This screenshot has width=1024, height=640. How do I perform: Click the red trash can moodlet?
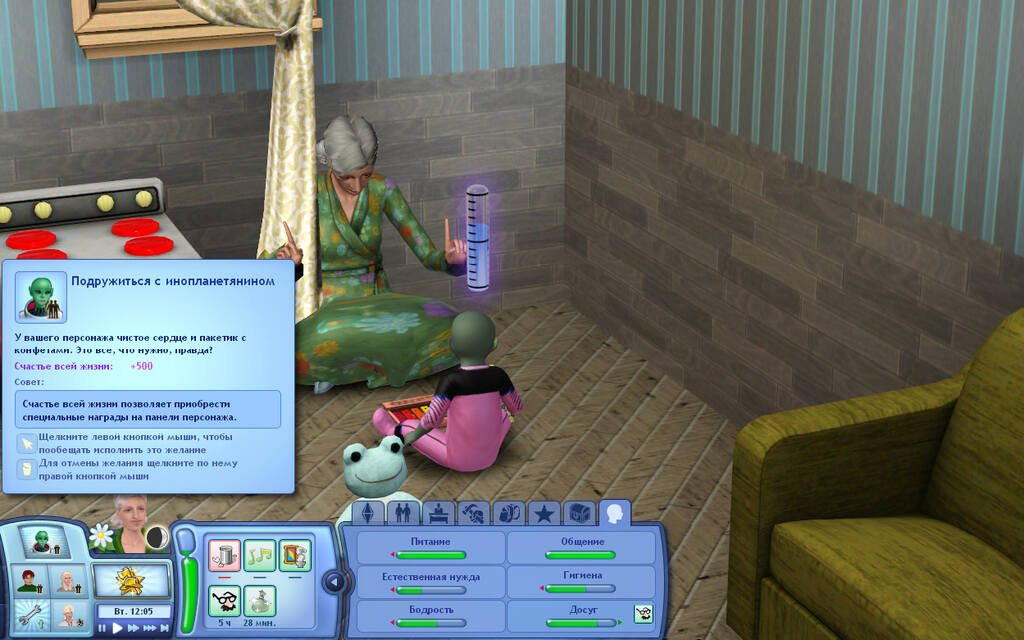point(224,555)
